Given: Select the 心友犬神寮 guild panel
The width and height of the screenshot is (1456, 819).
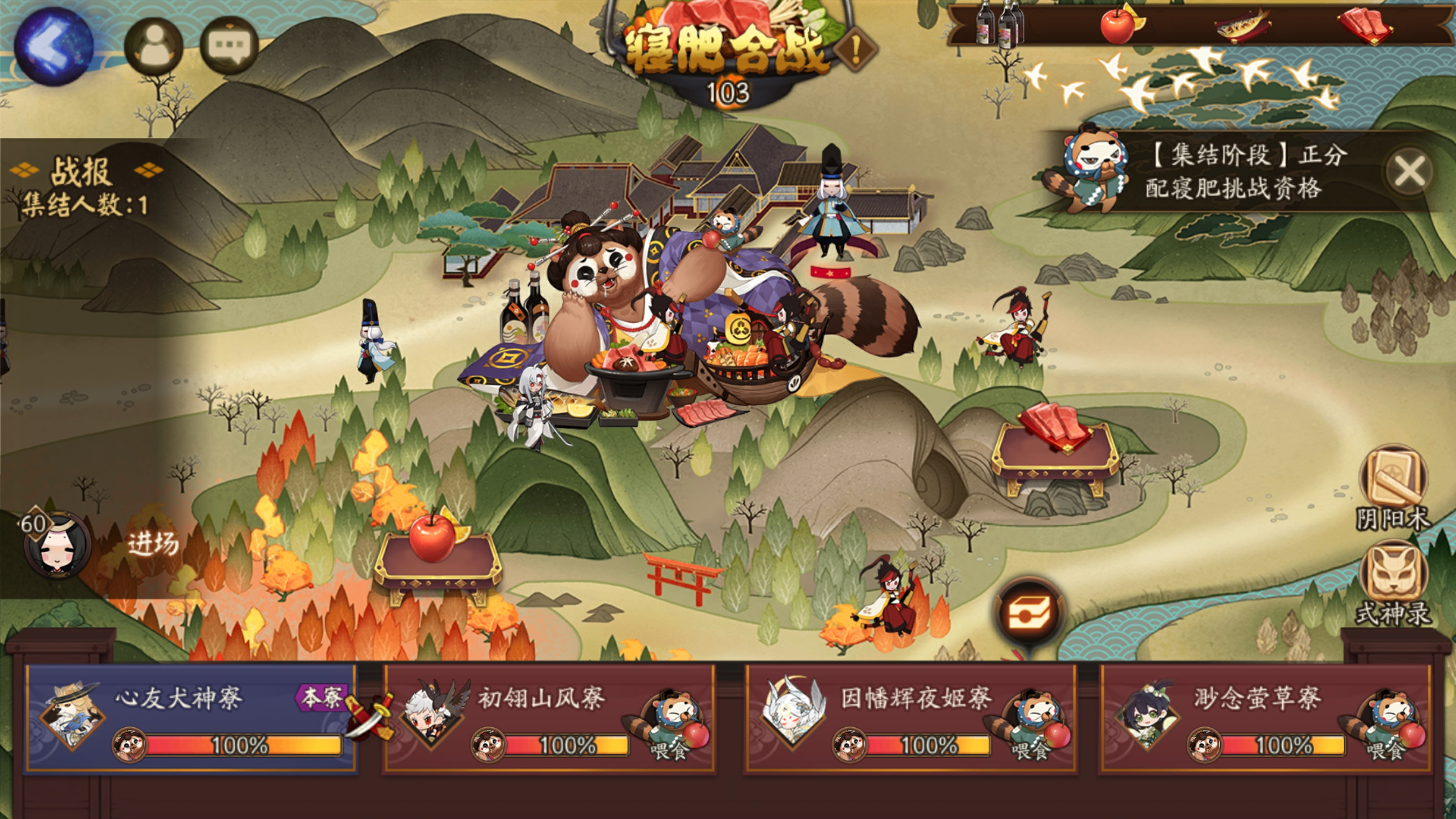Looking at the screenshot, I should (x=189, y=718).
